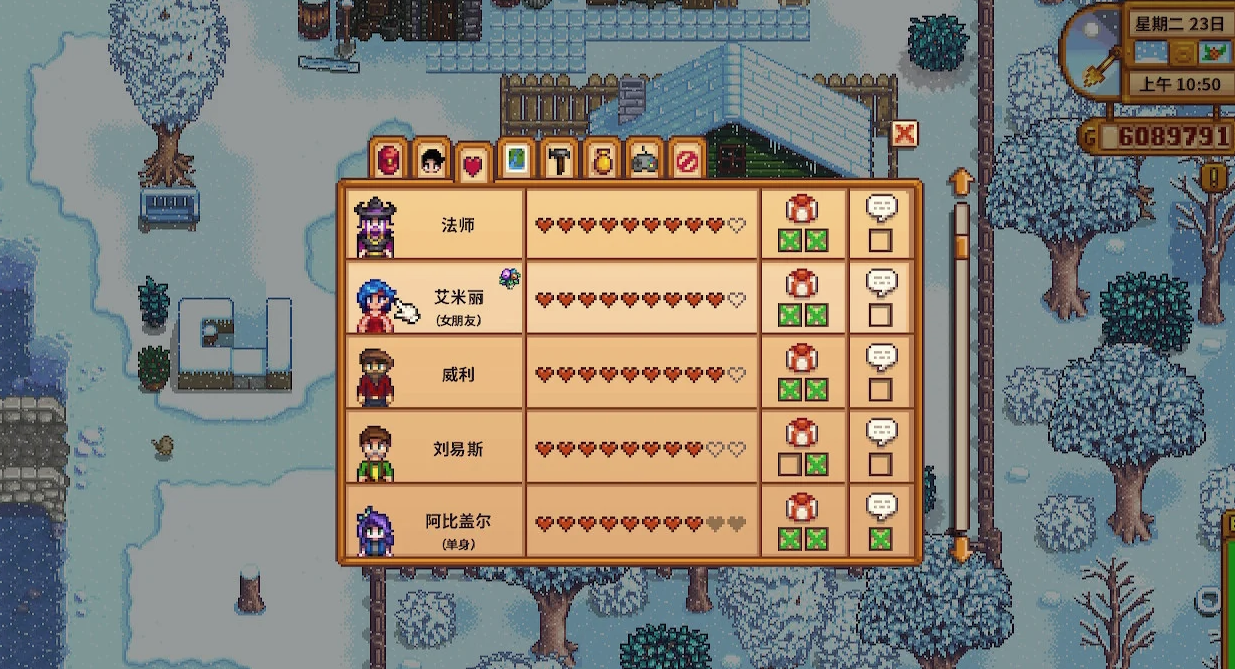Close the menu with the red X

904,134
